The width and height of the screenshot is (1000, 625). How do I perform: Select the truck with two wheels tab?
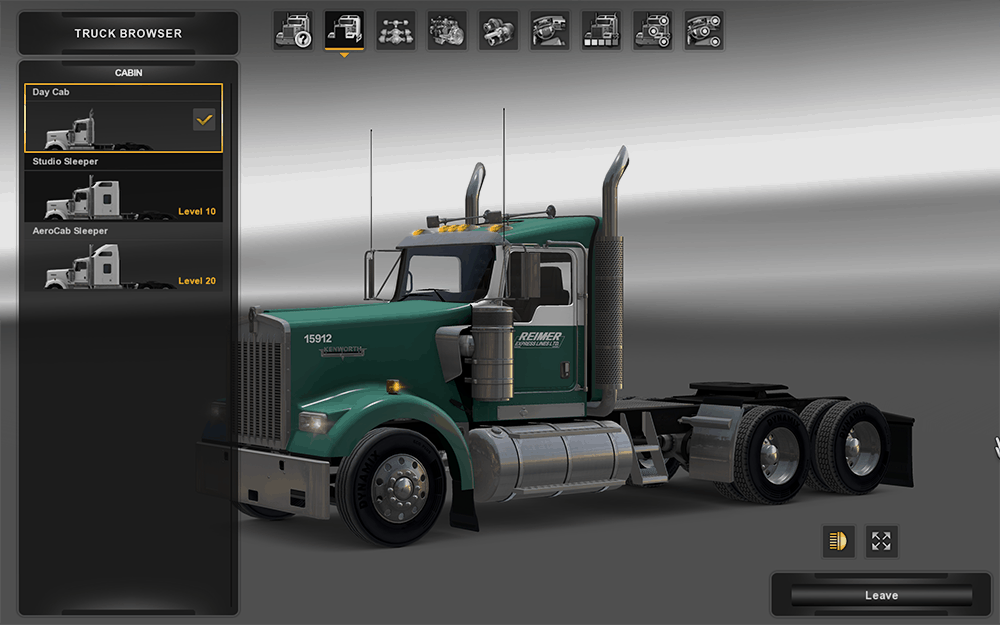(653, 31)
